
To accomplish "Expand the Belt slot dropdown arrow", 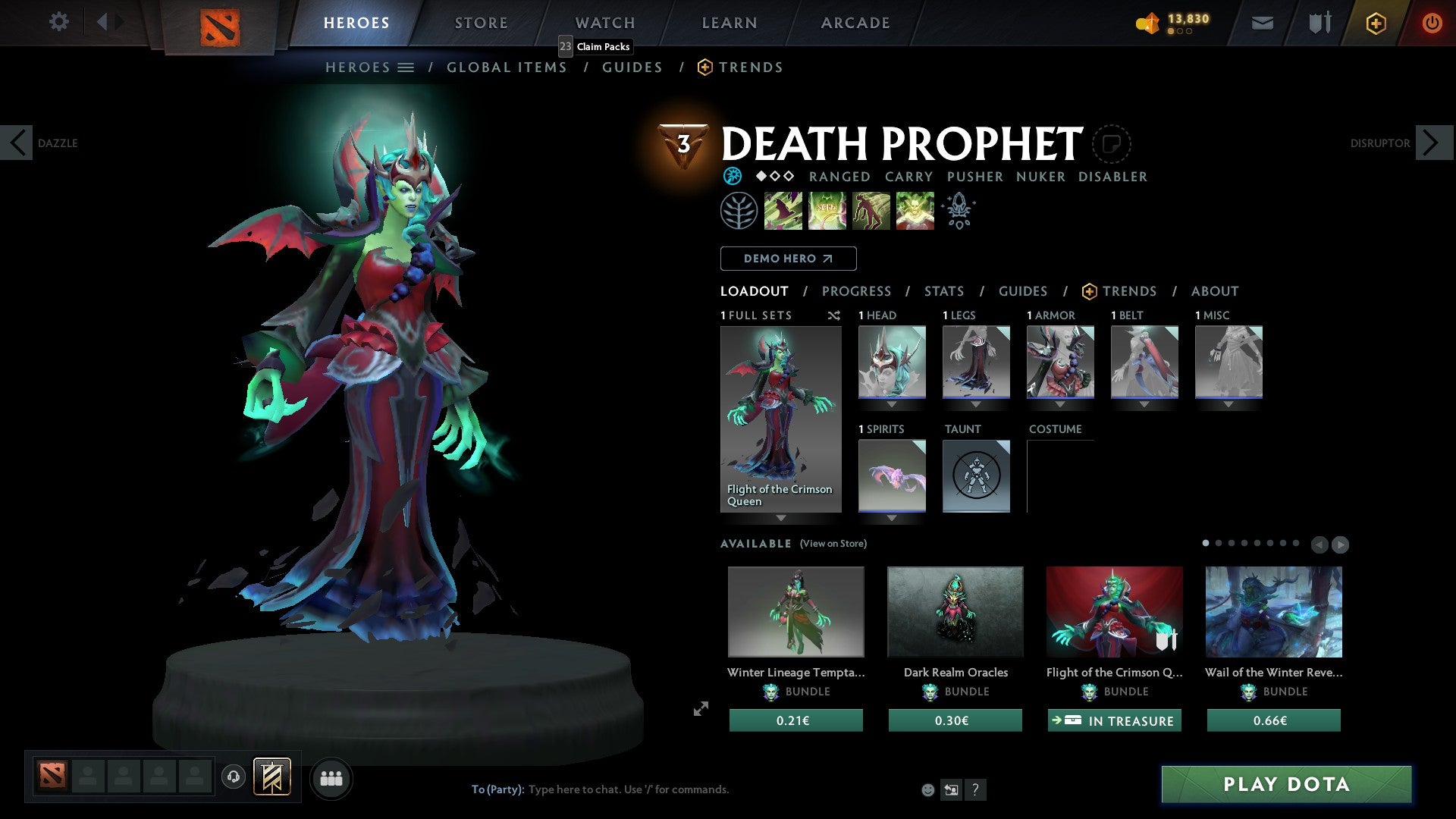I will click(x=1144, y=404).
